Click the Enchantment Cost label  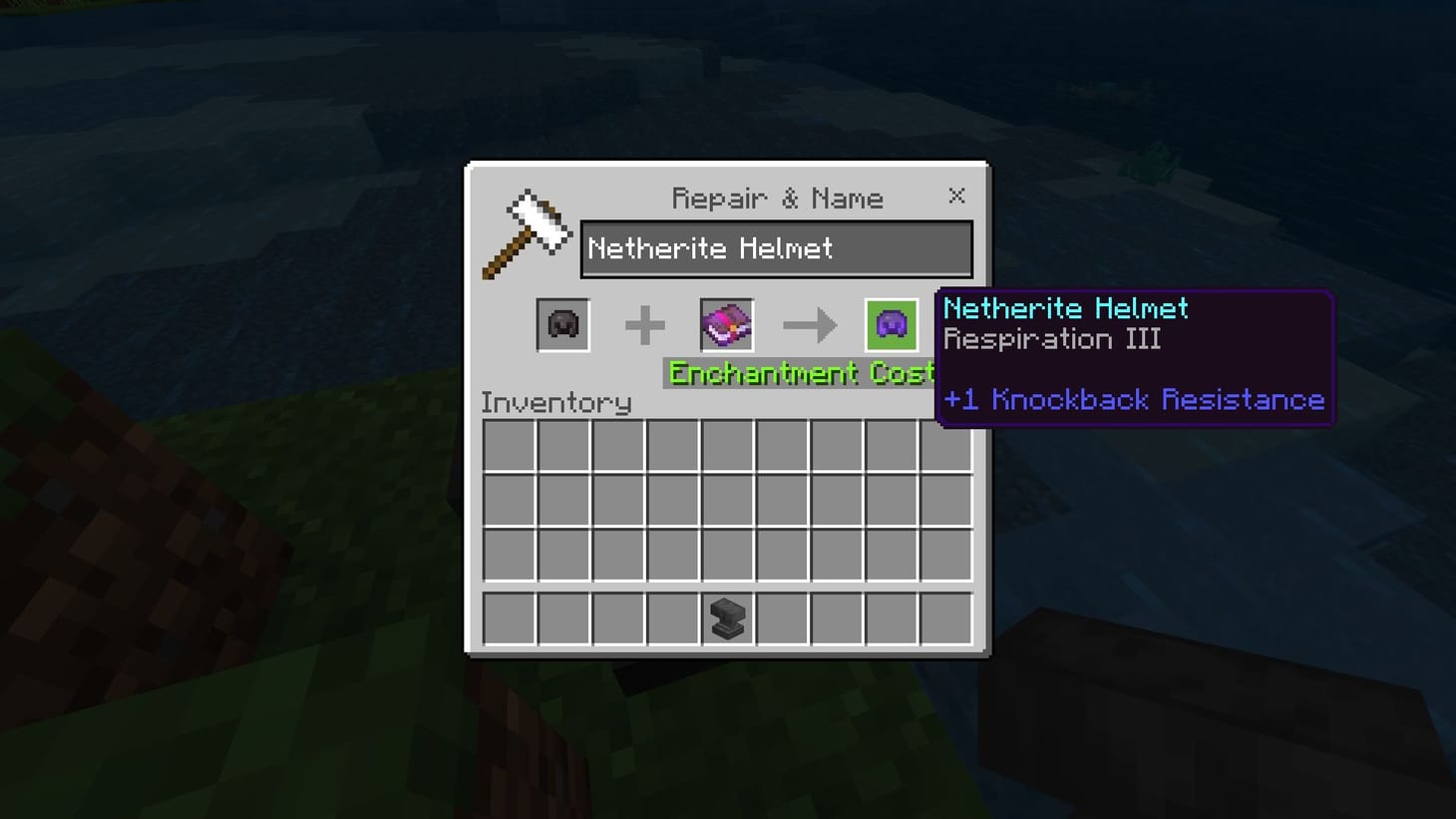[x=798, y=372]
